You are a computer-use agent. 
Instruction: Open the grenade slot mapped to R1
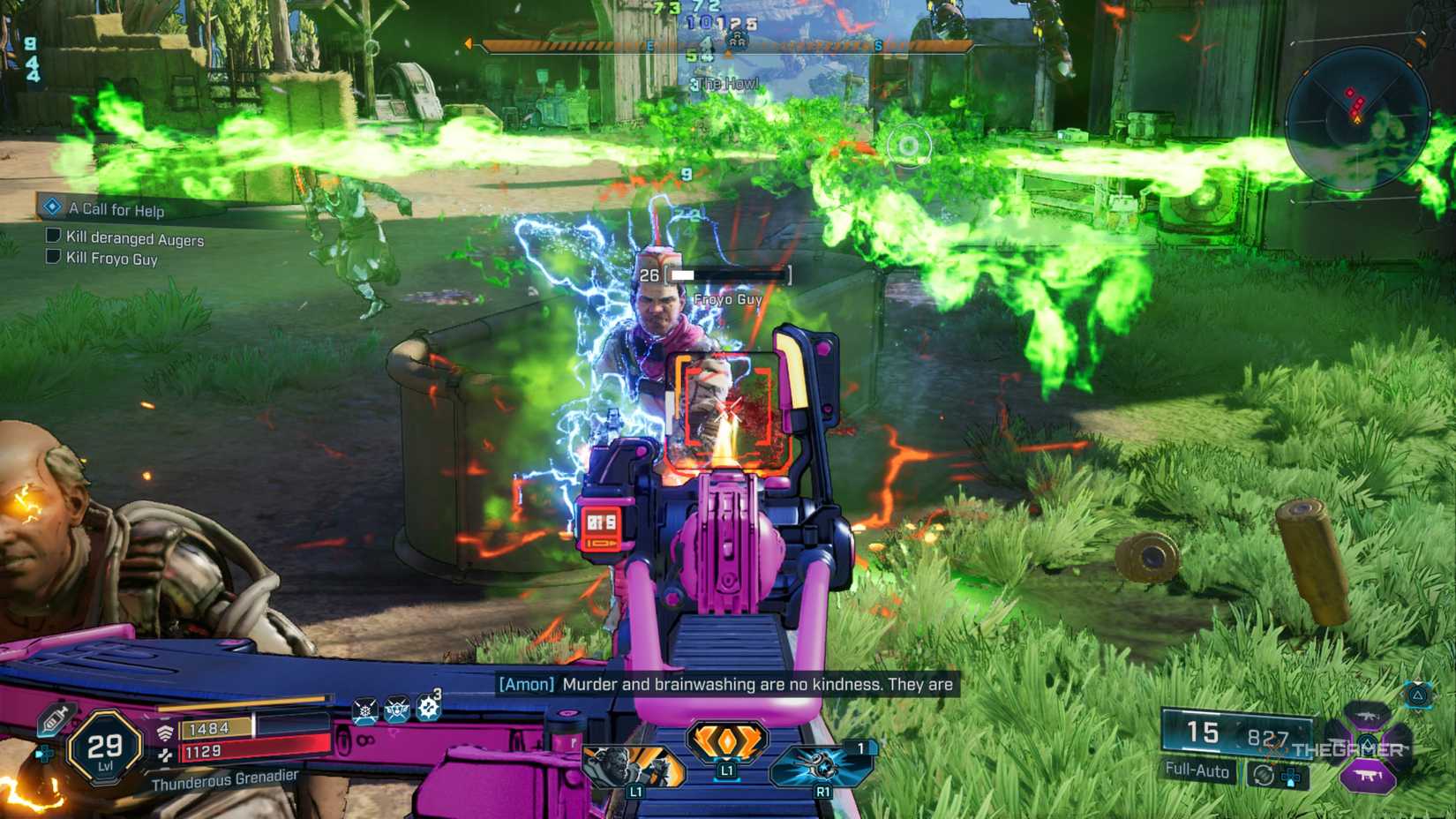[x=821, y=764]
